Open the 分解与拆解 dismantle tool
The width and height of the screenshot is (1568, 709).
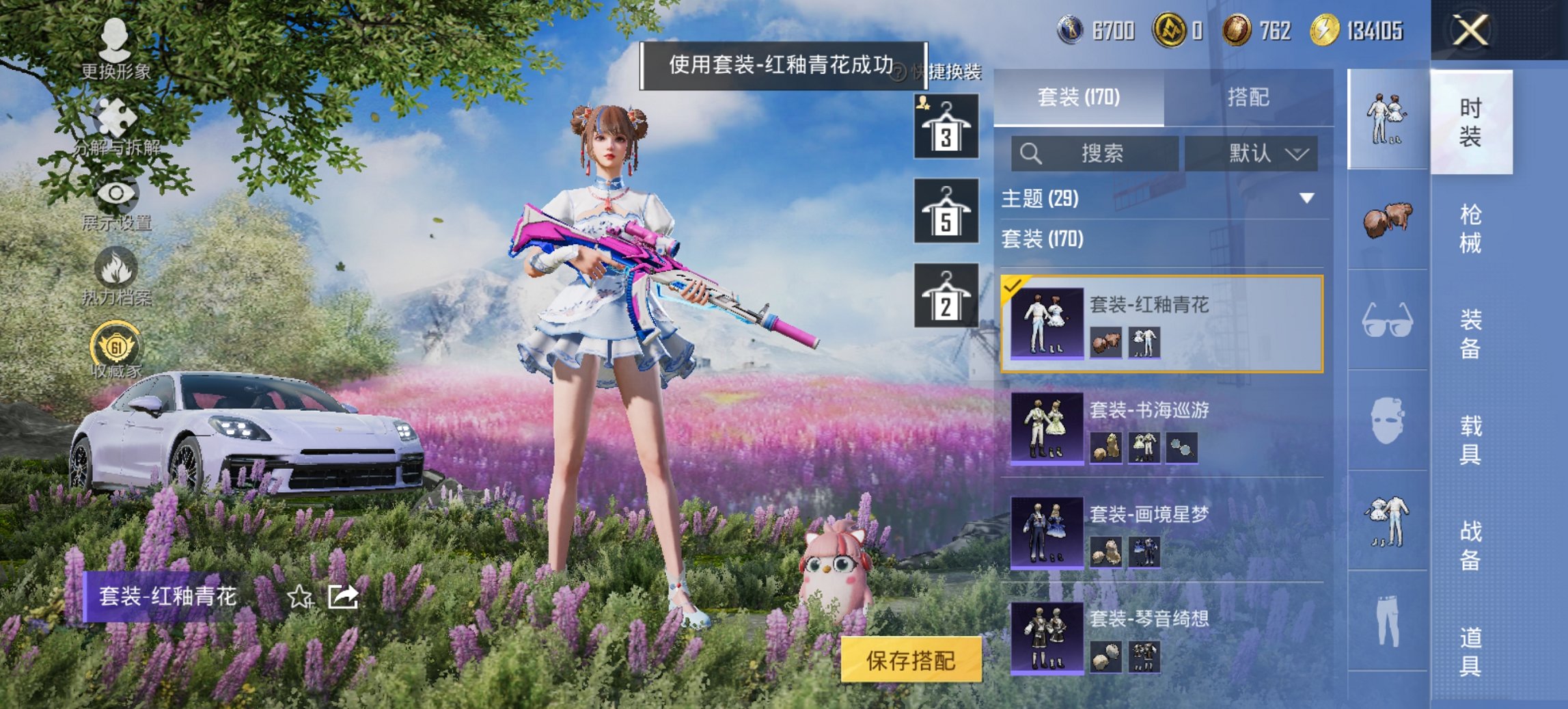coord(115,116)
